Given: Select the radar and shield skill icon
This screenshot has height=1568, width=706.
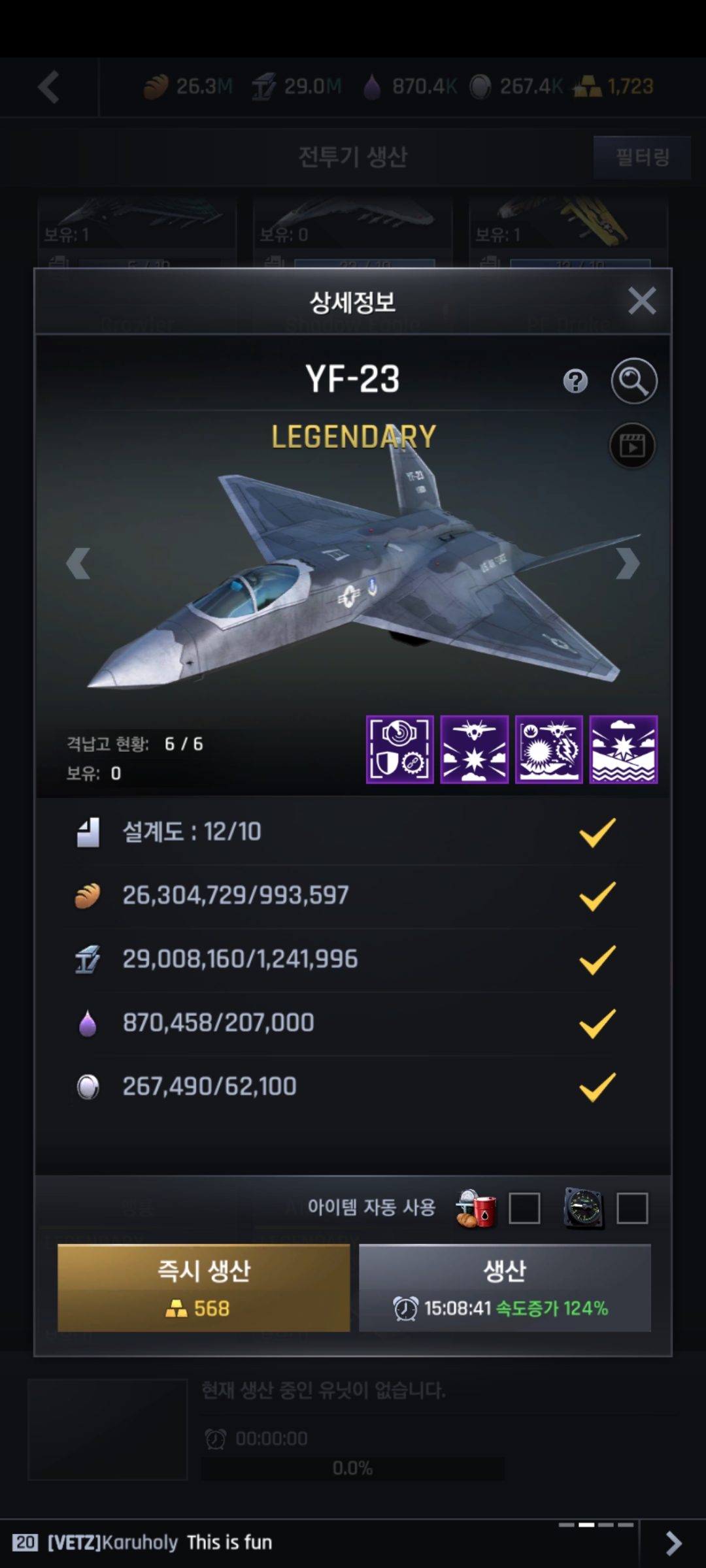Looking at the screenshot, I should point(400,749).
